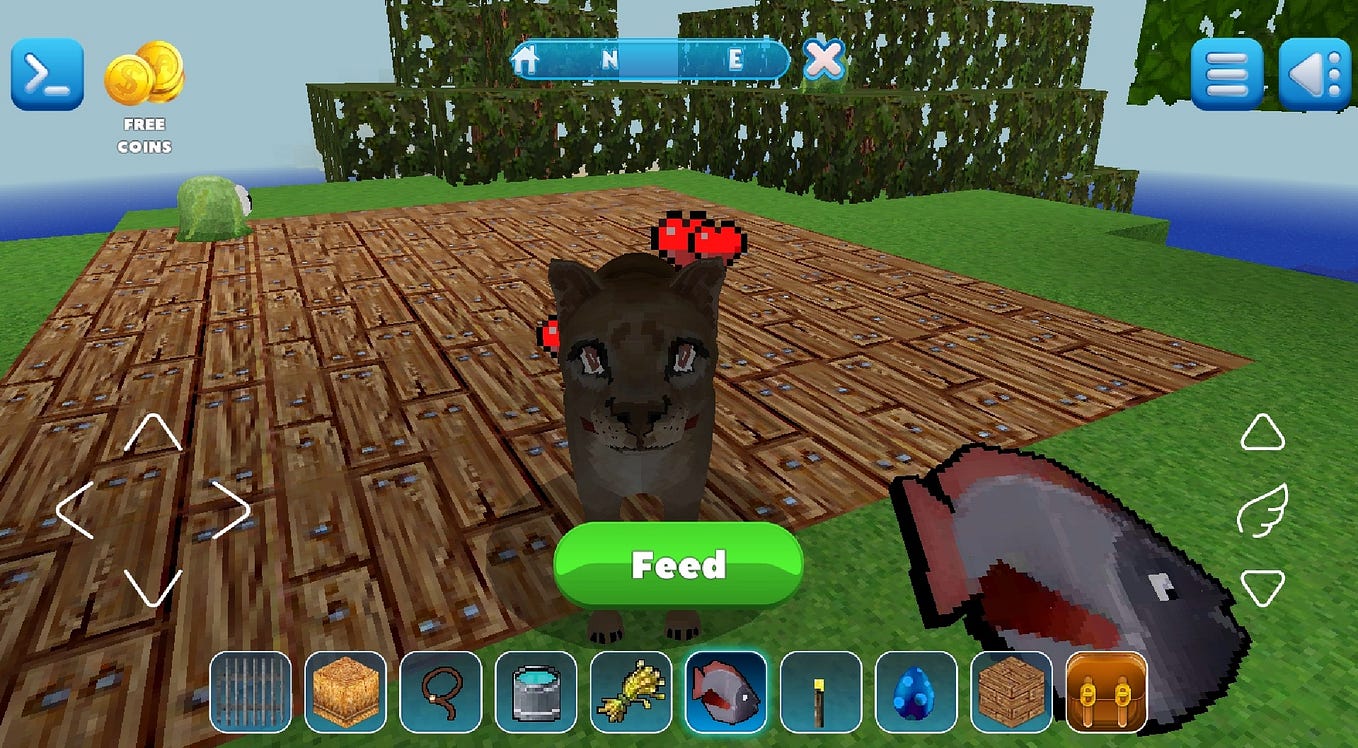Select the iron bars hotbar slot
1358x748 pixels.
(250, 691)
